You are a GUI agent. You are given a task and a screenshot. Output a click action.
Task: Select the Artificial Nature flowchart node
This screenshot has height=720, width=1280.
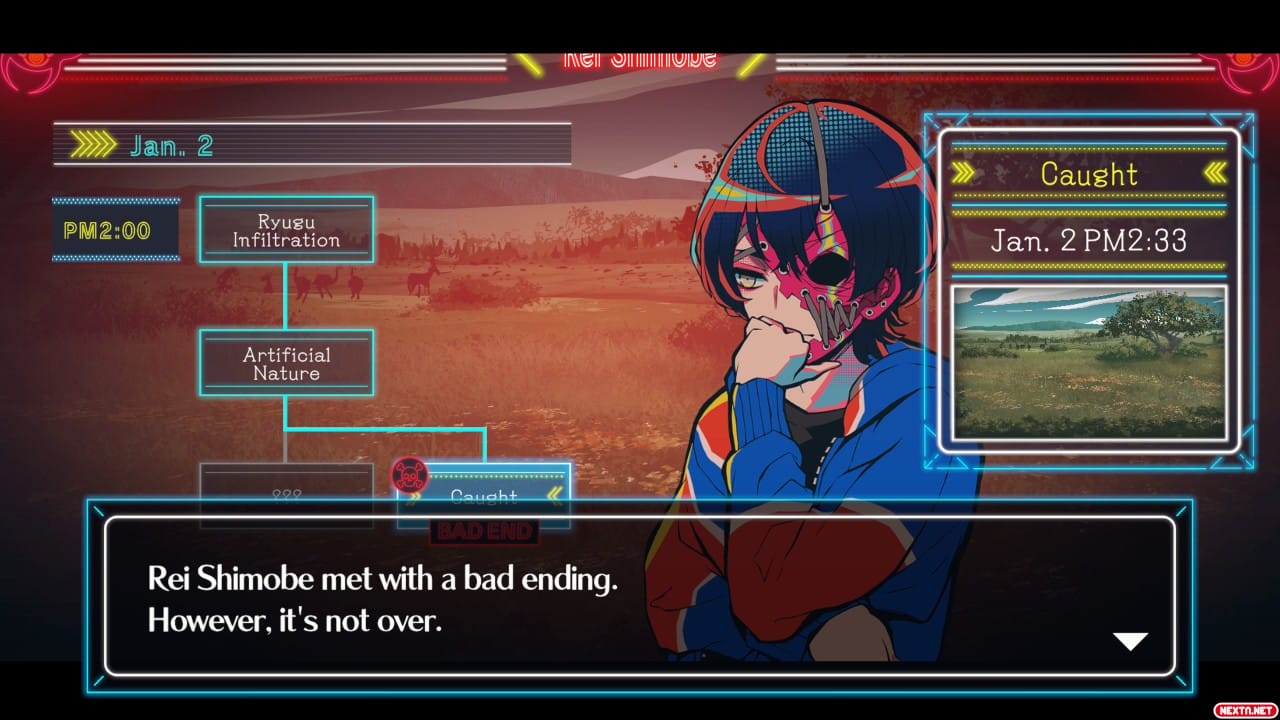(x=286, y=363)
